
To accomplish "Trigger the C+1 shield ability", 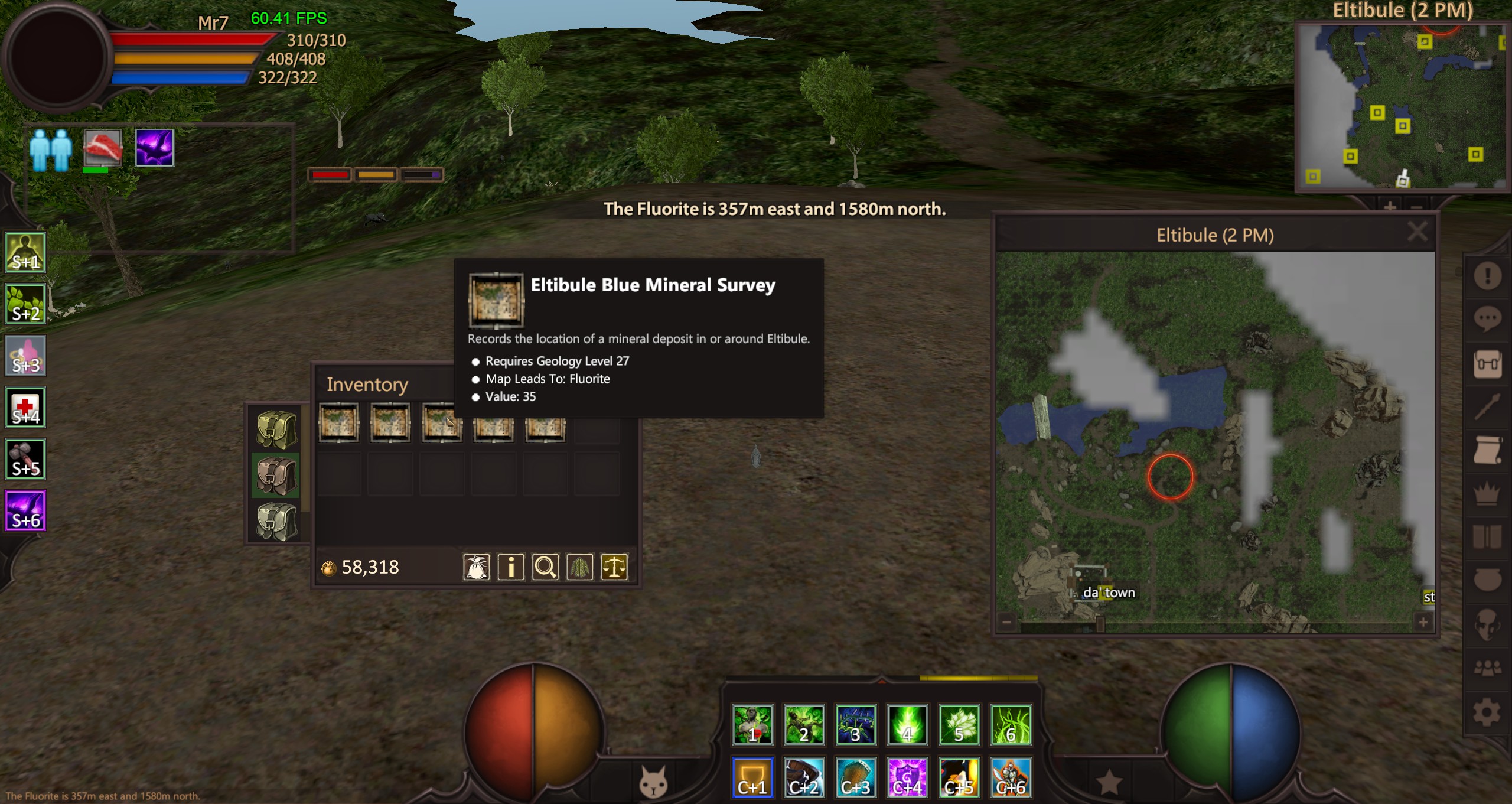I will [x=752, y=777].
